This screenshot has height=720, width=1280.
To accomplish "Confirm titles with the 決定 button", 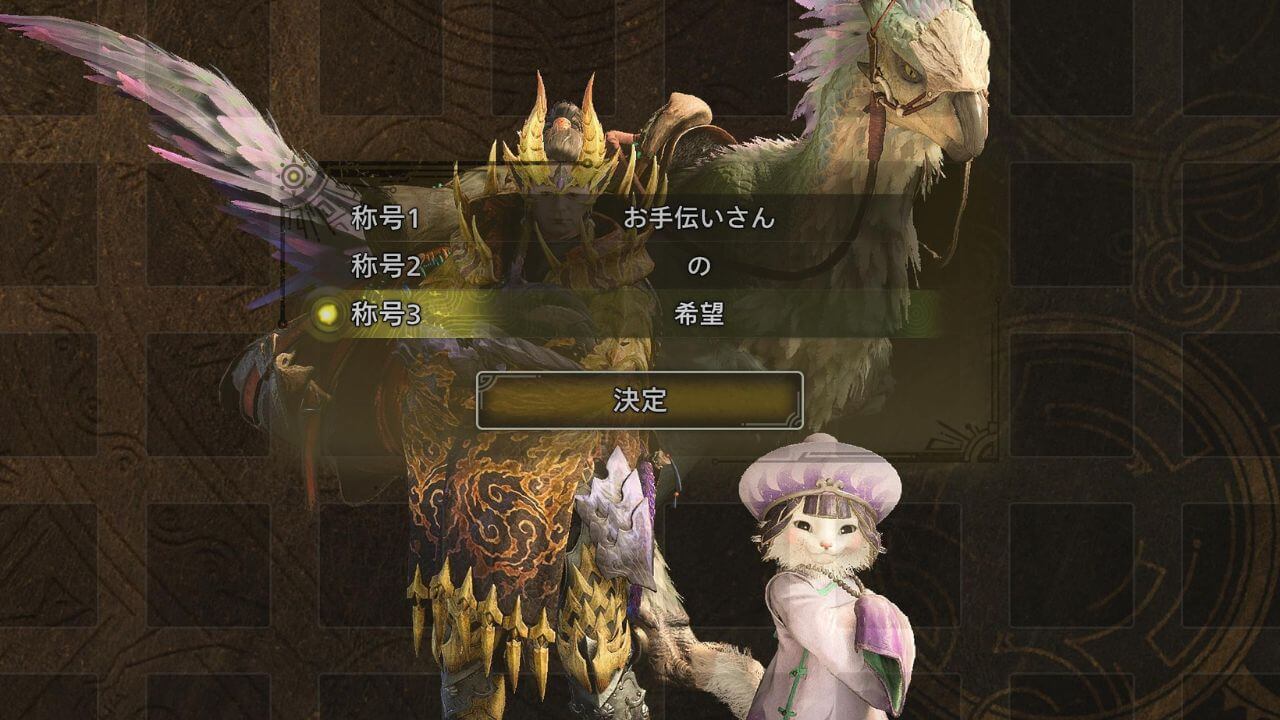I will click(639, 400).
